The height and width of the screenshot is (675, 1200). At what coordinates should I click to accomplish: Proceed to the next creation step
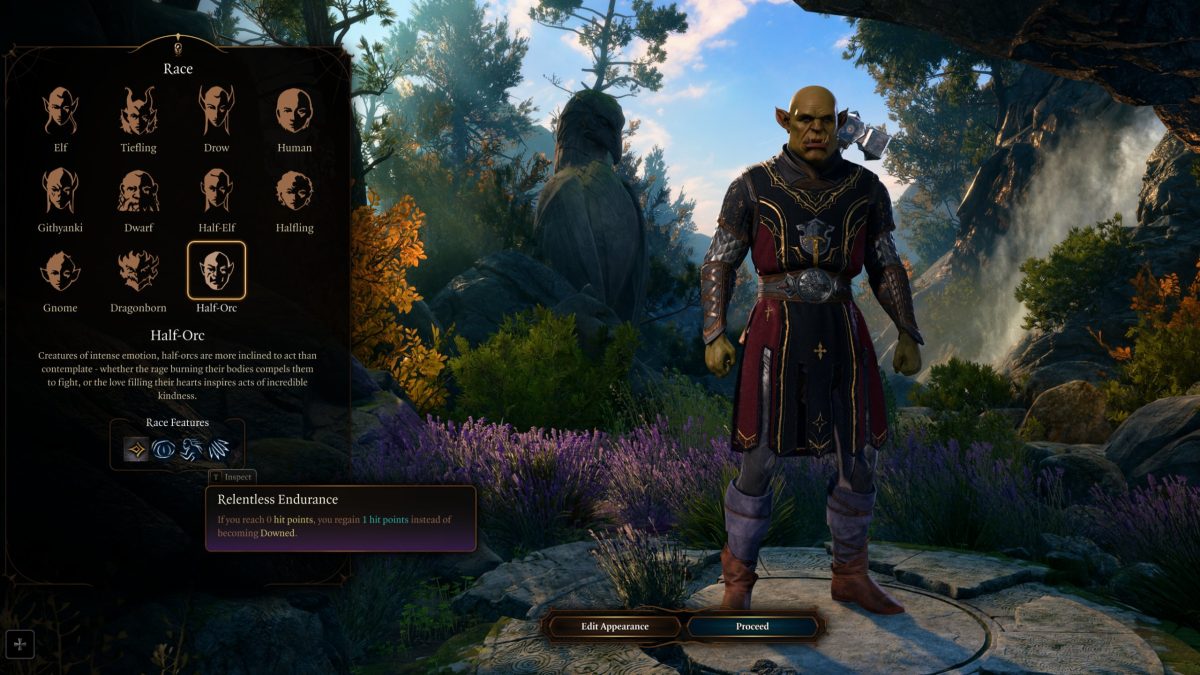[x=752, y=627]
